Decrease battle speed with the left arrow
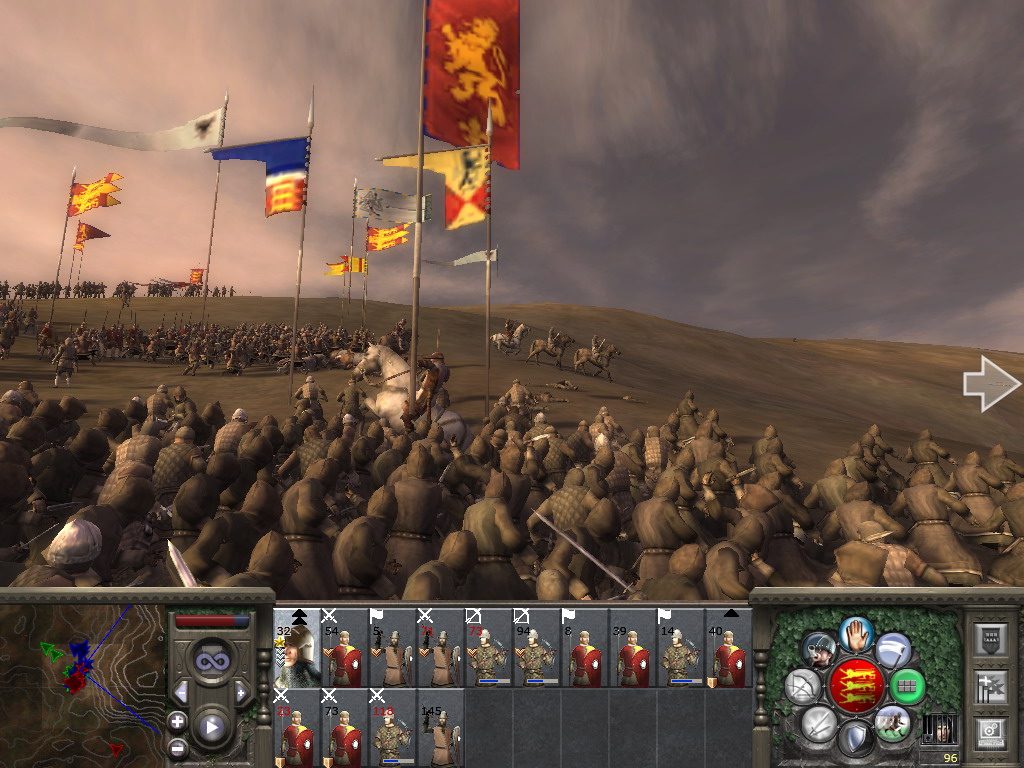 tap(181, 692)
